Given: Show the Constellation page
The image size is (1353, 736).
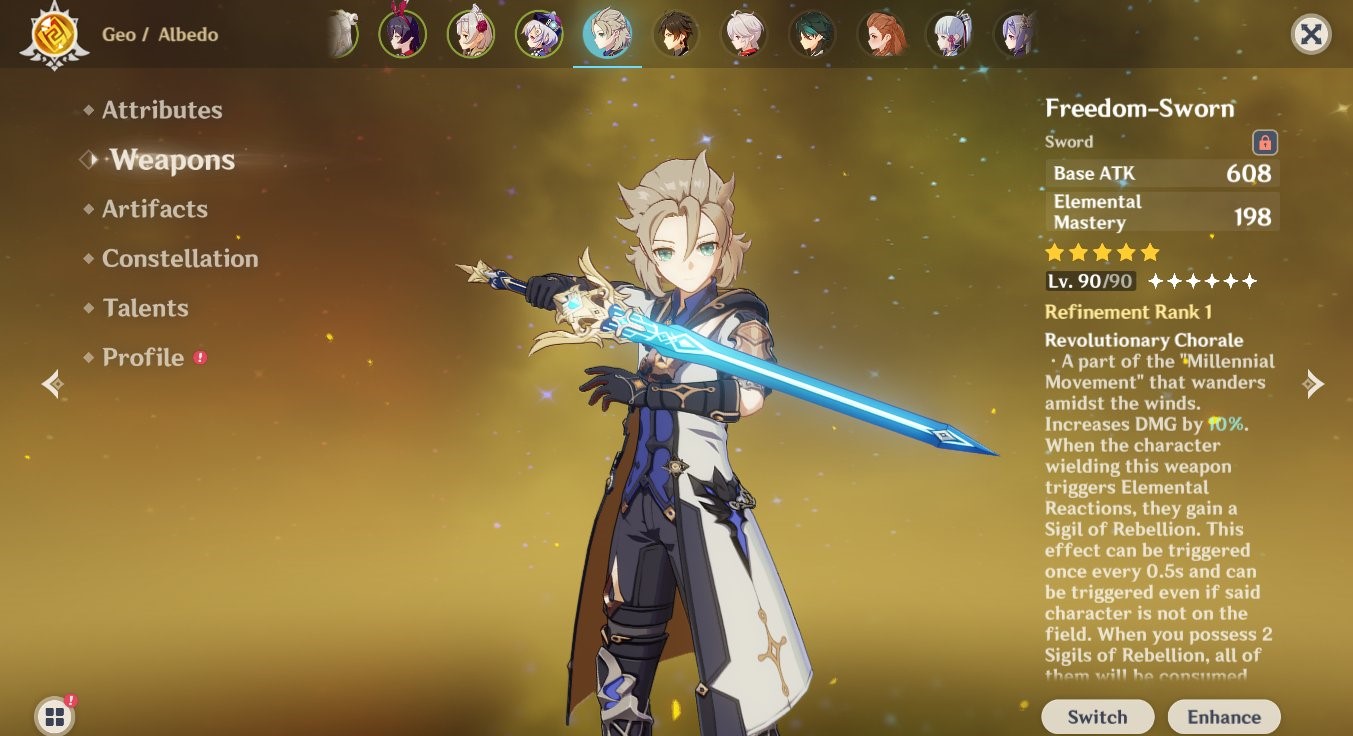Looking at the screenshot, I should [179, 259].
